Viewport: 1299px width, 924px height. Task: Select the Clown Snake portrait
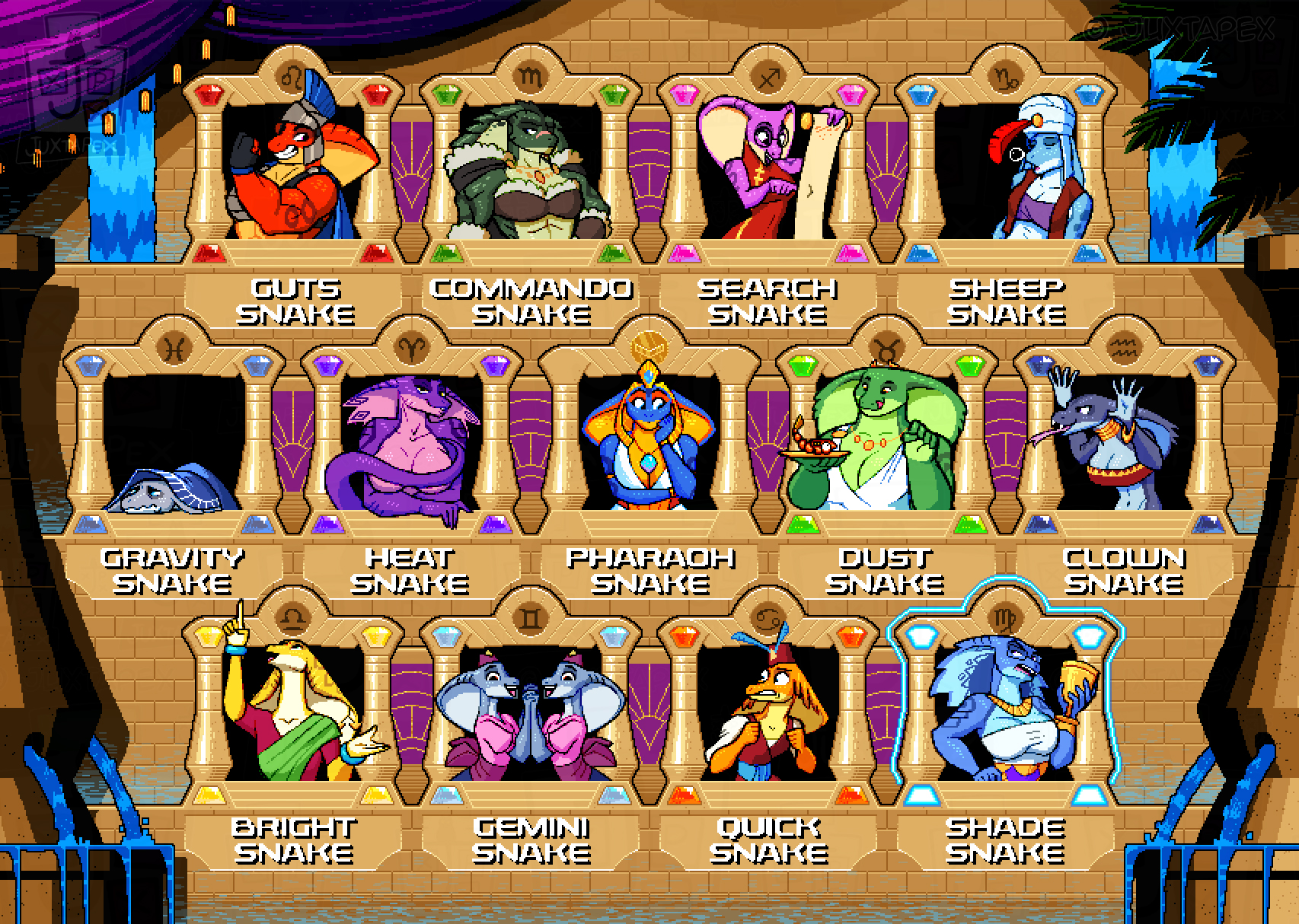(1124, 441)
